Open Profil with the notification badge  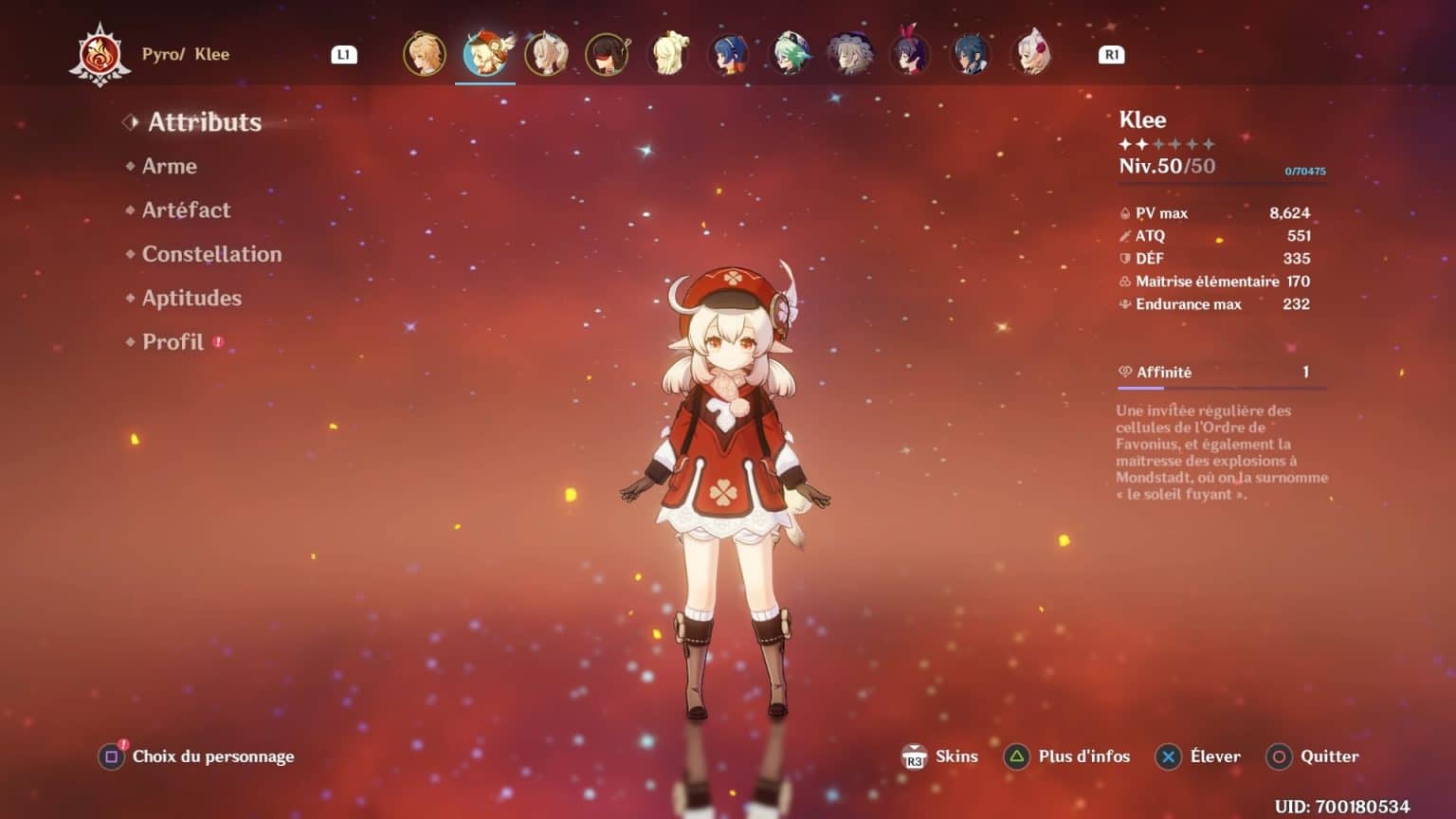pyautogui.click(x=174, y=341)
